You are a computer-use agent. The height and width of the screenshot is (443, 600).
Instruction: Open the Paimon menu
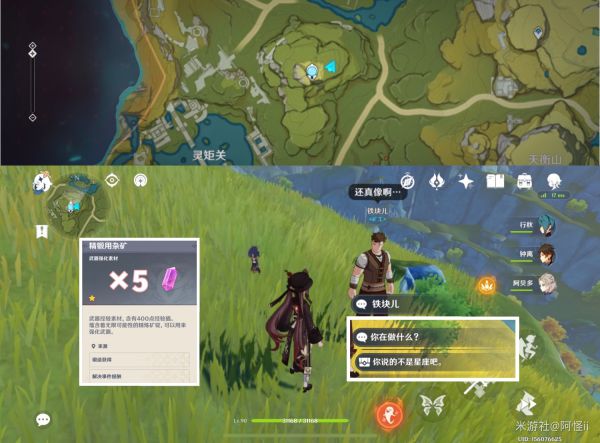pos(42,181)
